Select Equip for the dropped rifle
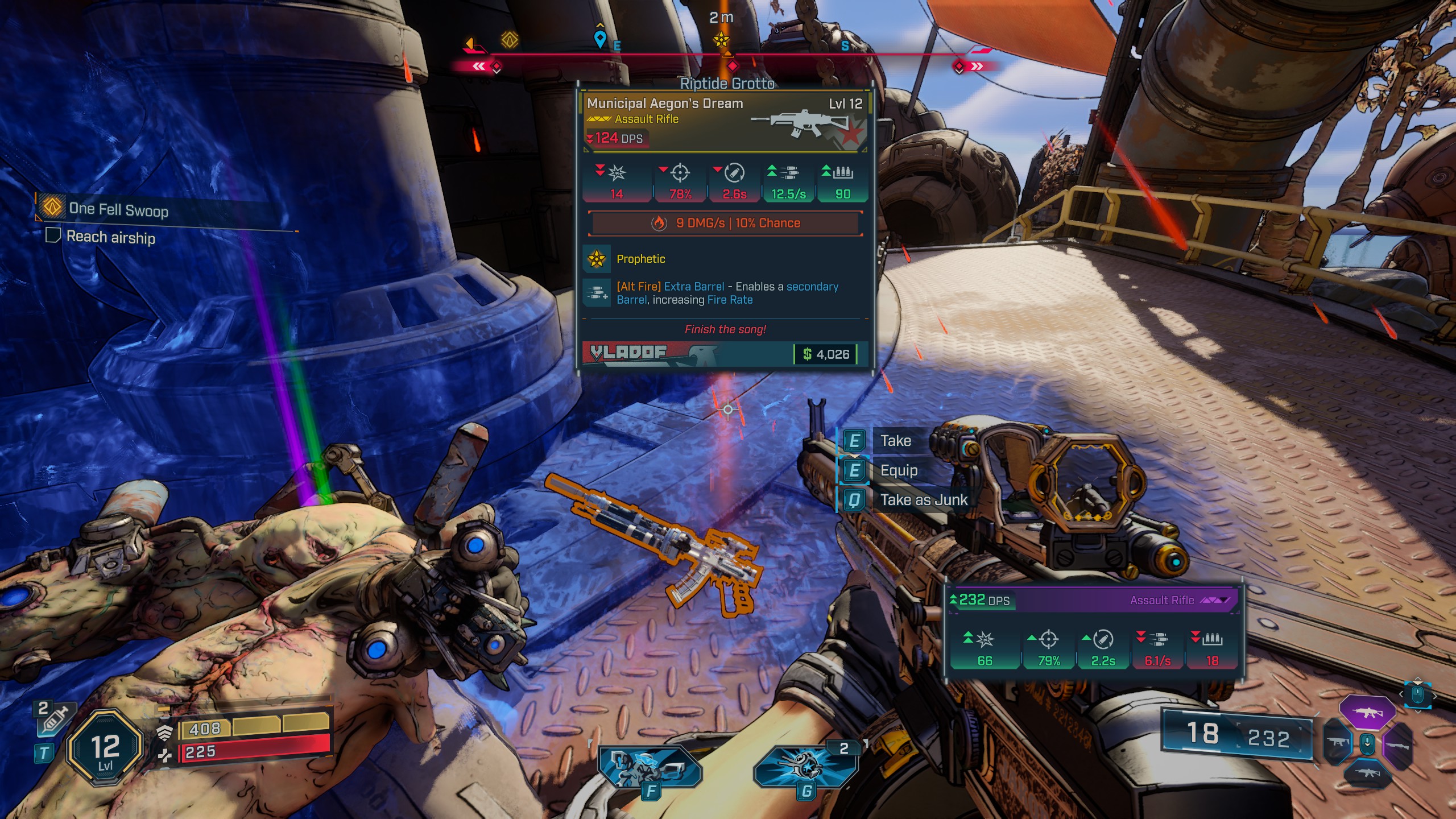Image resolution: width=1456 pixels, height=819 pixels. coord(898,470)
